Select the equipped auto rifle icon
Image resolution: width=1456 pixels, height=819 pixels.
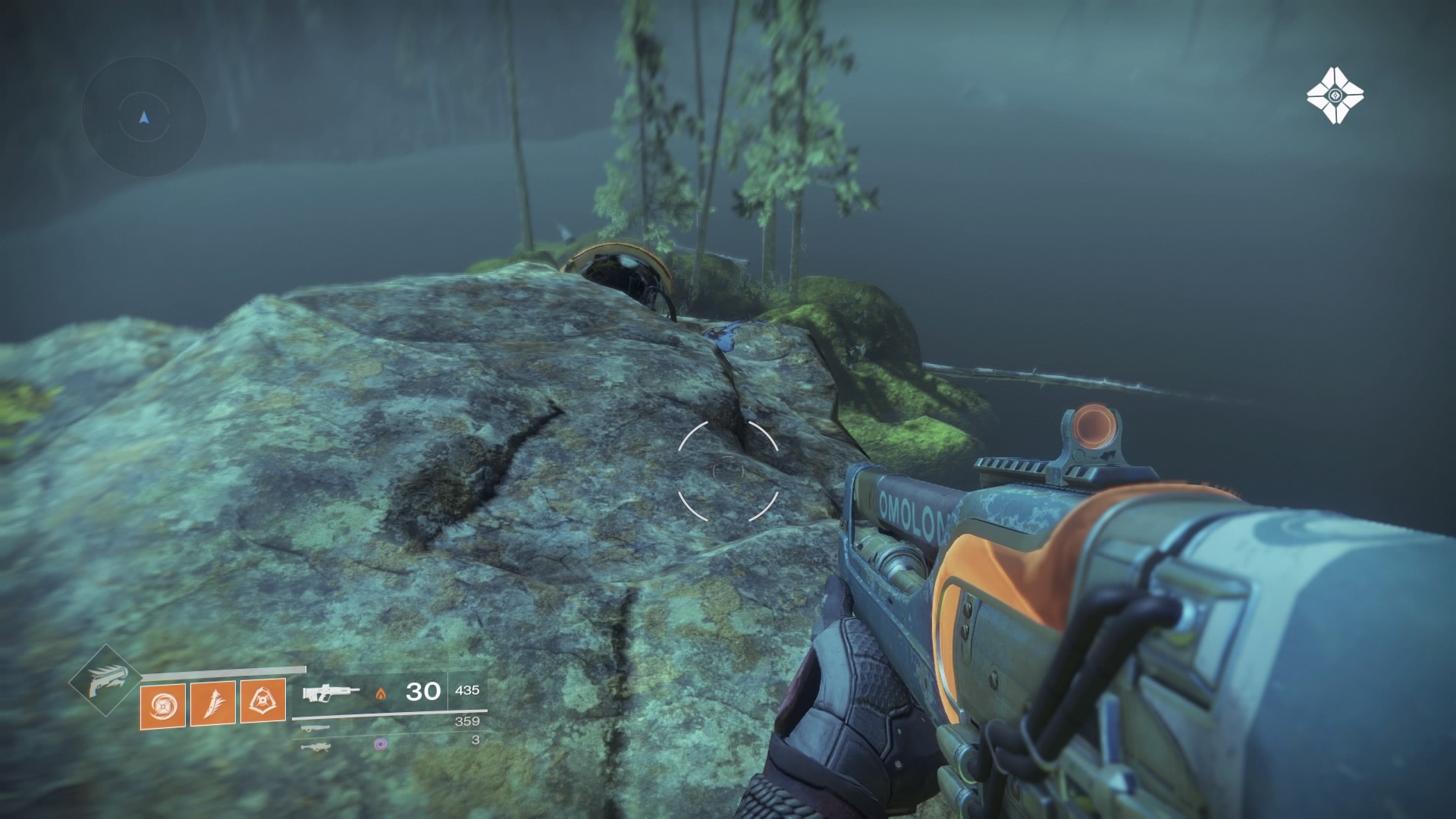click(x=331, y=692)
